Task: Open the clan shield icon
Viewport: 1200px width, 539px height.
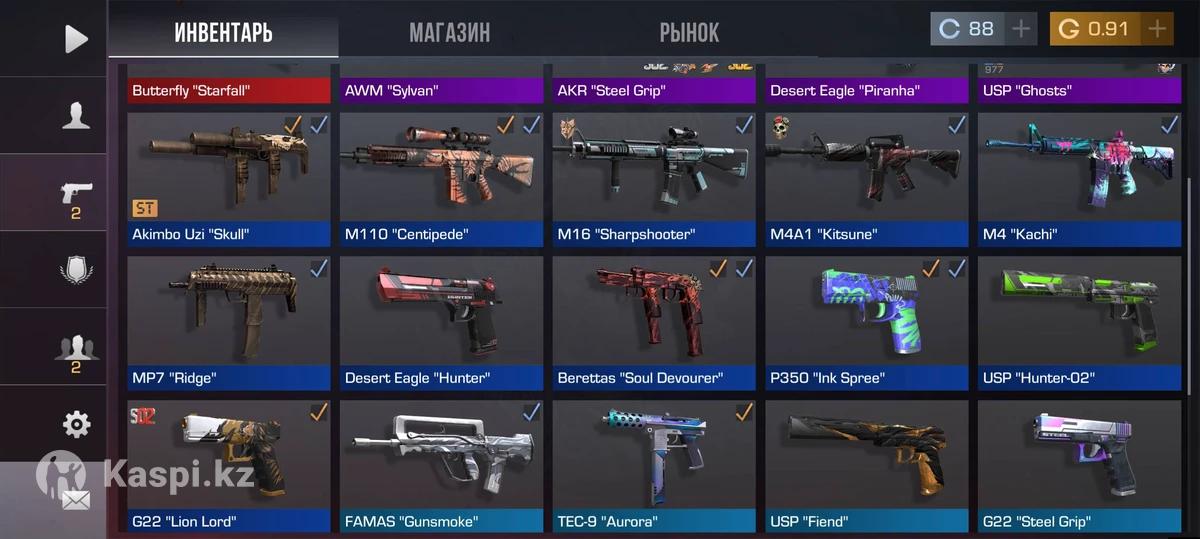Action: tap(76, 271)
